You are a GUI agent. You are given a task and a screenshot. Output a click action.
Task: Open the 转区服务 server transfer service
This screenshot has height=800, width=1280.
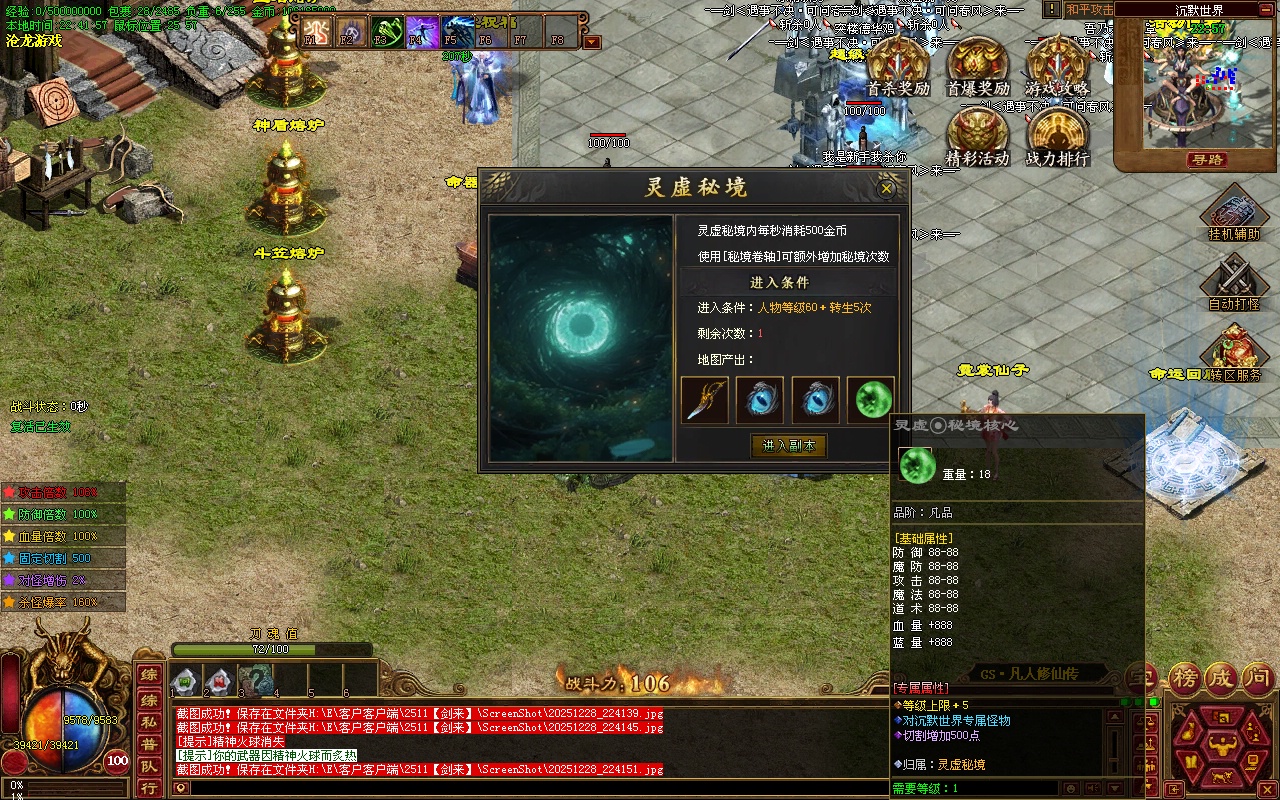tap(1234, 353)
